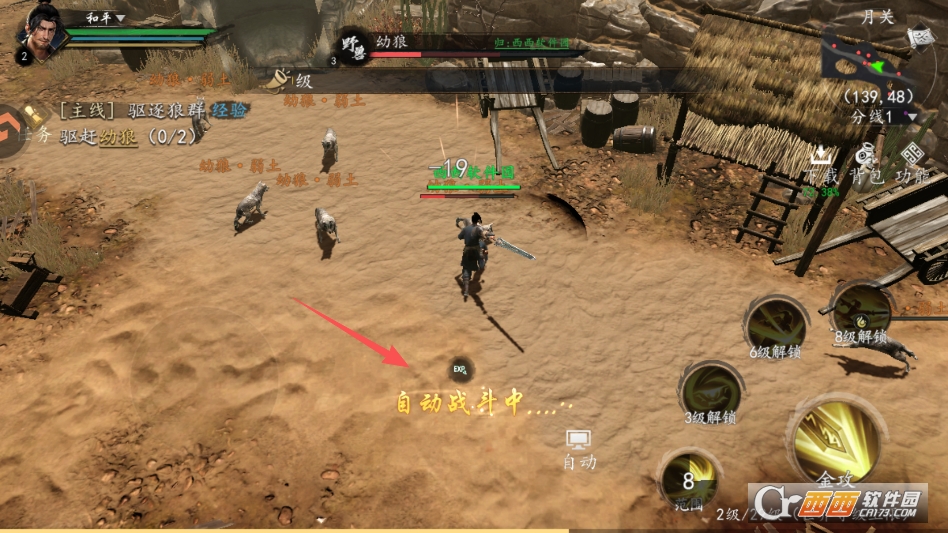
Task: Tap the skill locked until level 3
Action: [x=711, y=389]
